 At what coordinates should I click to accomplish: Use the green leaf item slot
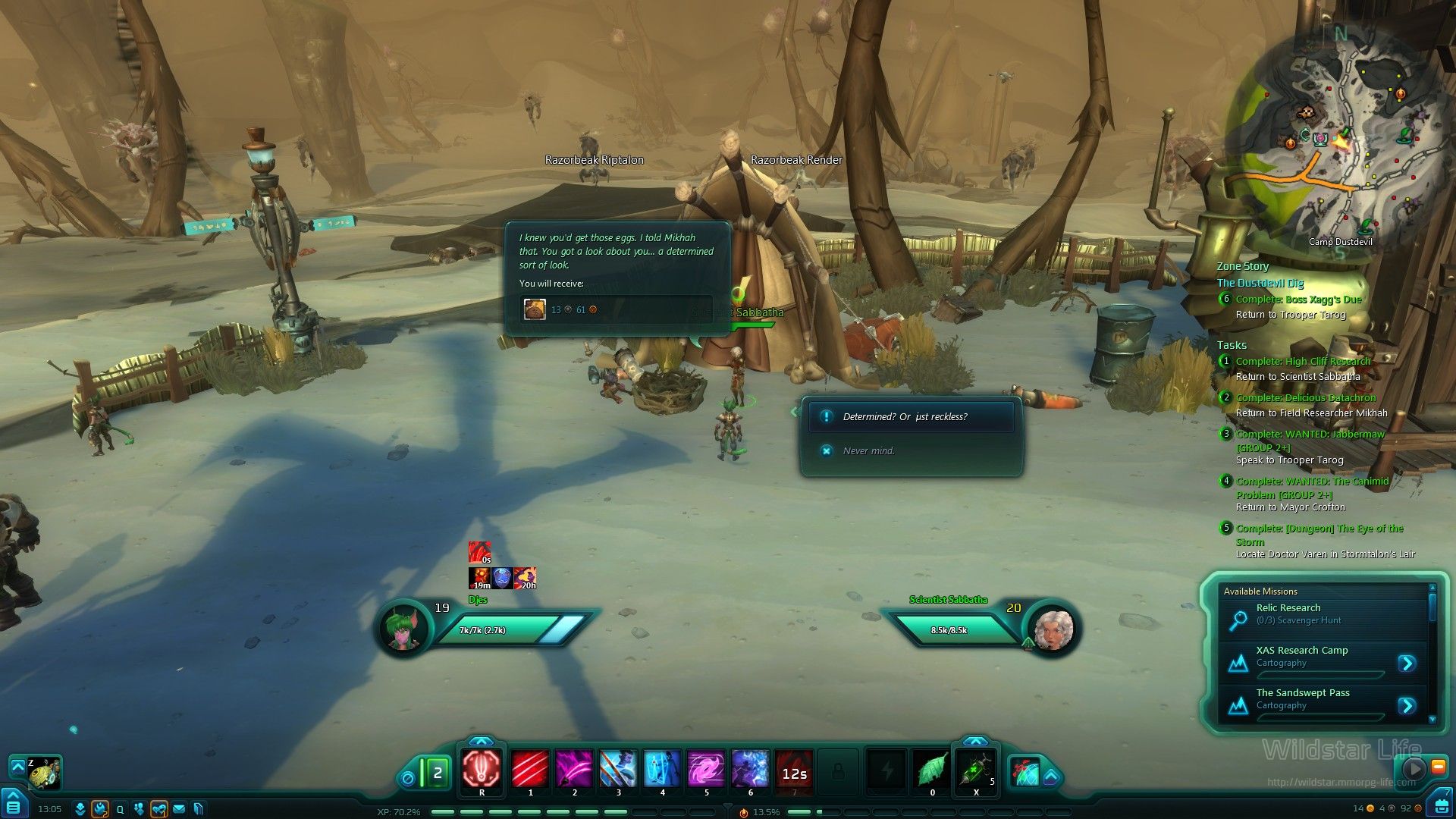[932, 770]
